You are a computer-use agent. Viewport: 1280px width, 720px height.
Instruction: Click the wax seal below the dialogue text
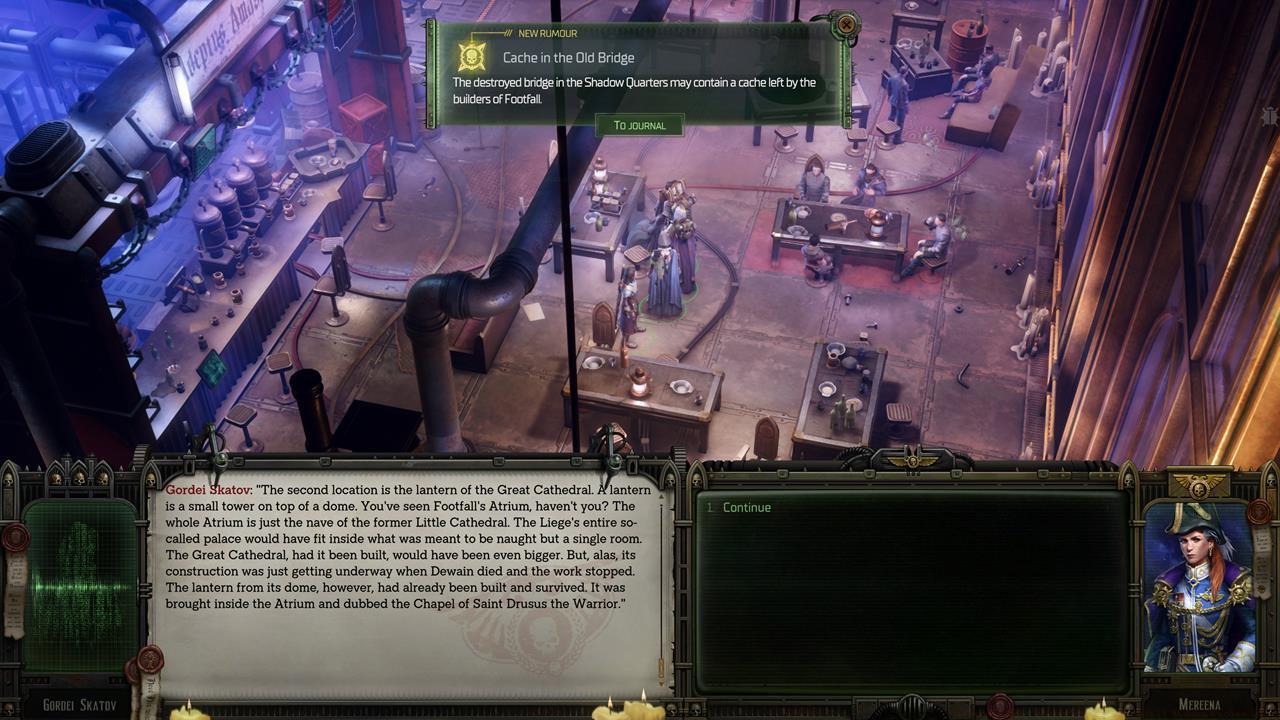coord(151,660)
